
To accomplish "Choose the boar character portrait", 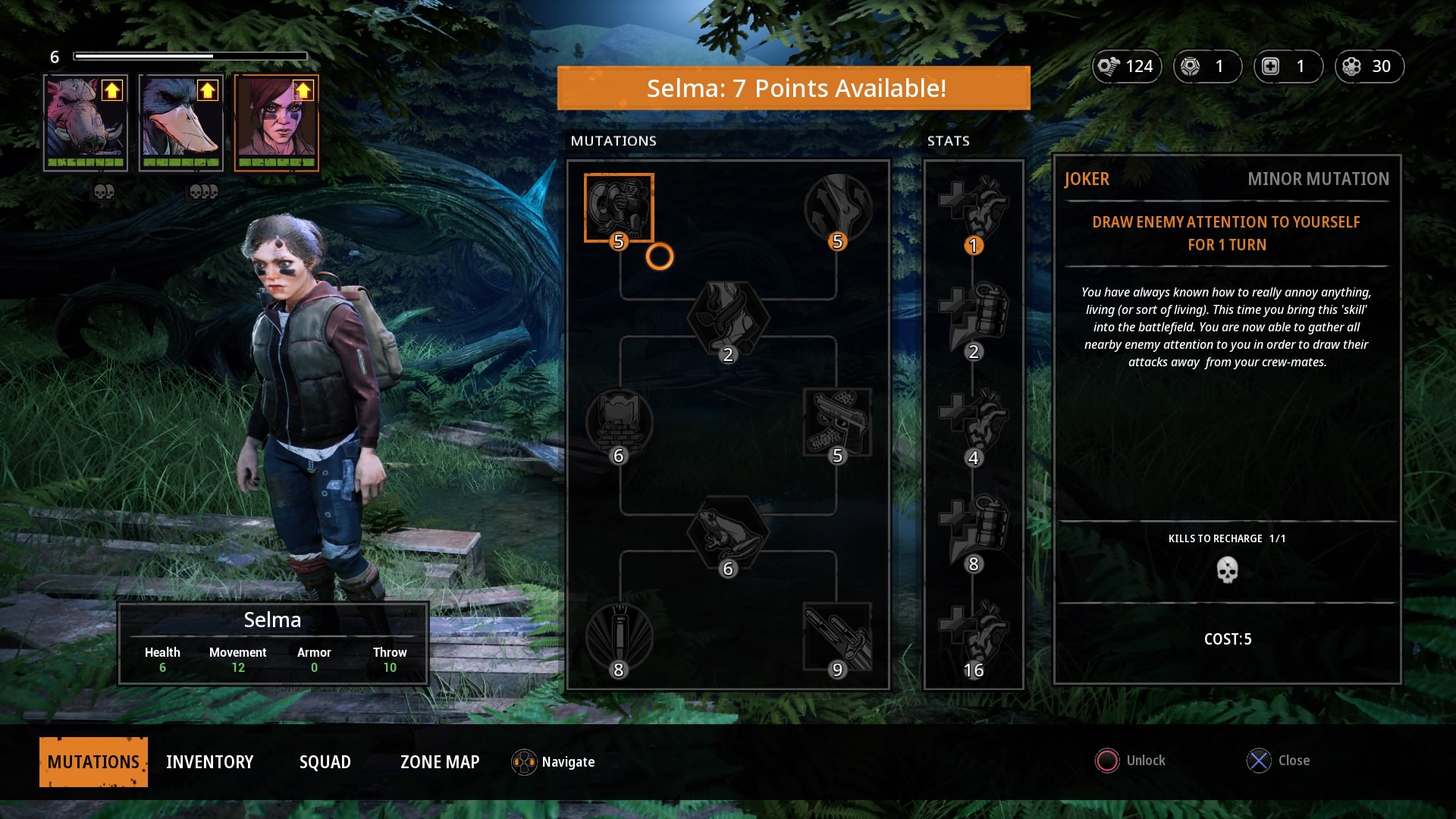I will [86, 123].
